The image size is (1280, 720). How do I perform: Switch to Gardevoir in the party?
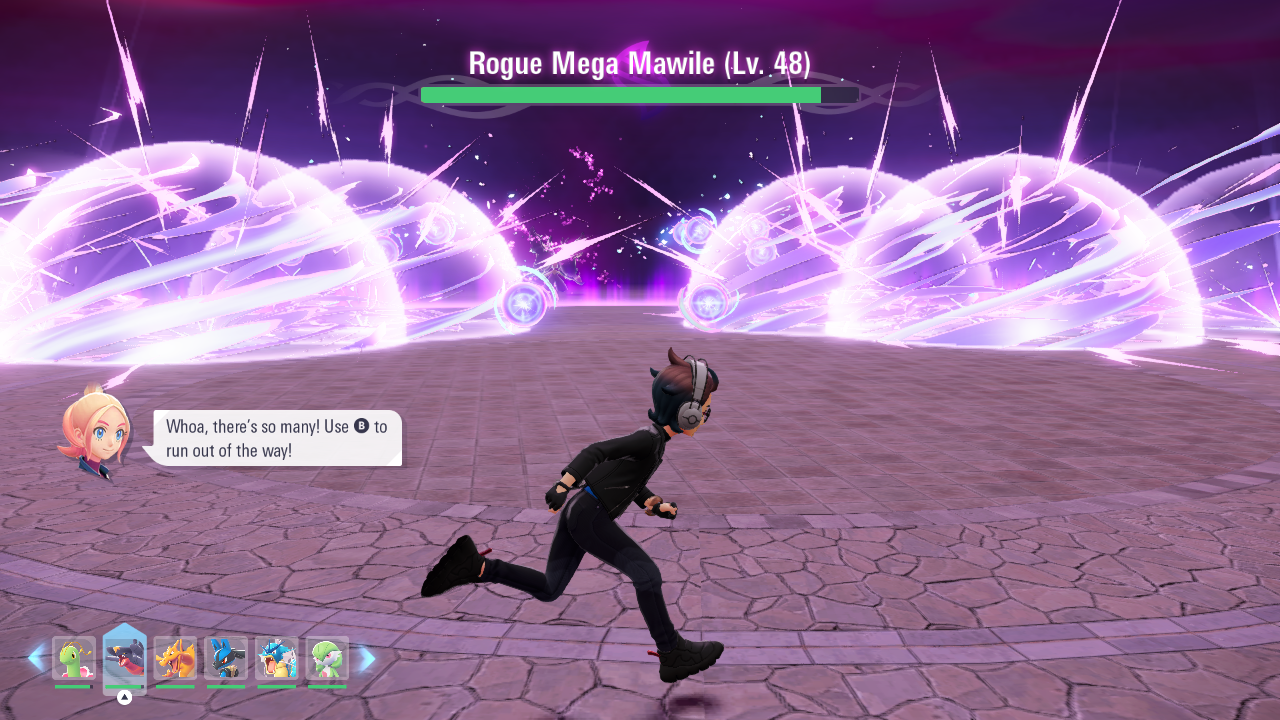coord(327,658)
